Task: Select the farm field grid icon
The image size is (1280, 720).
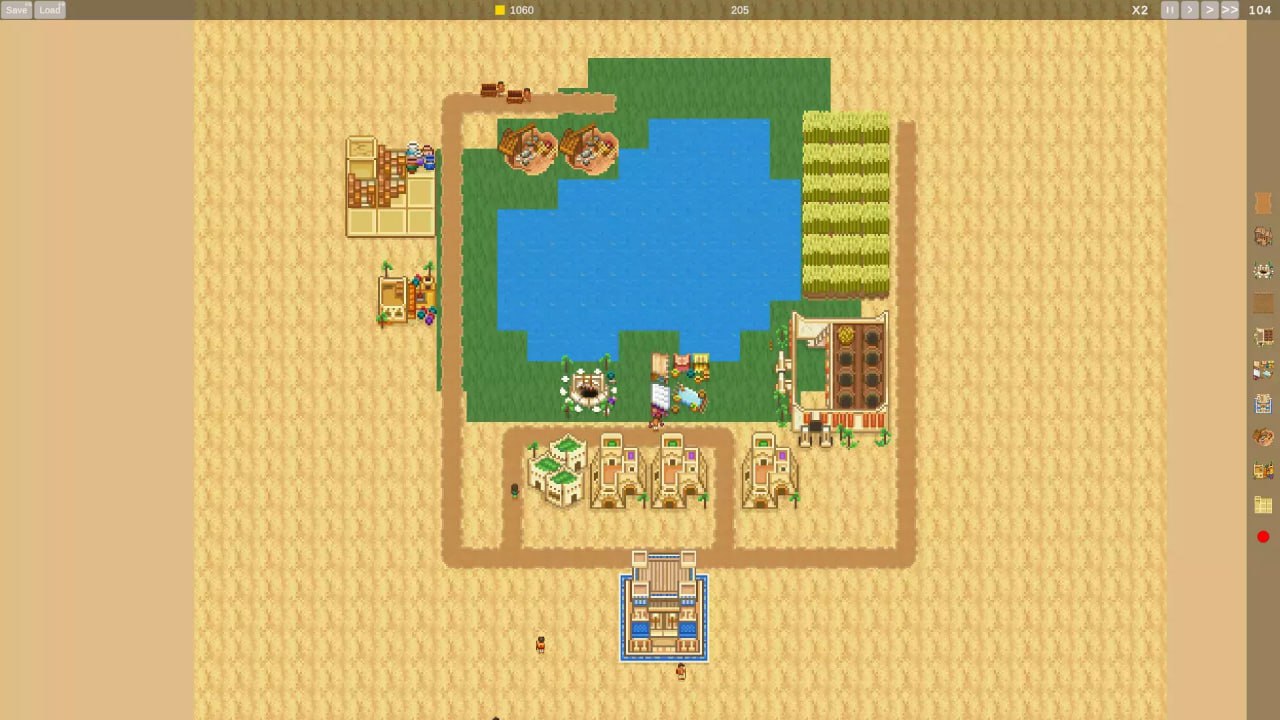Action: 1263,504
